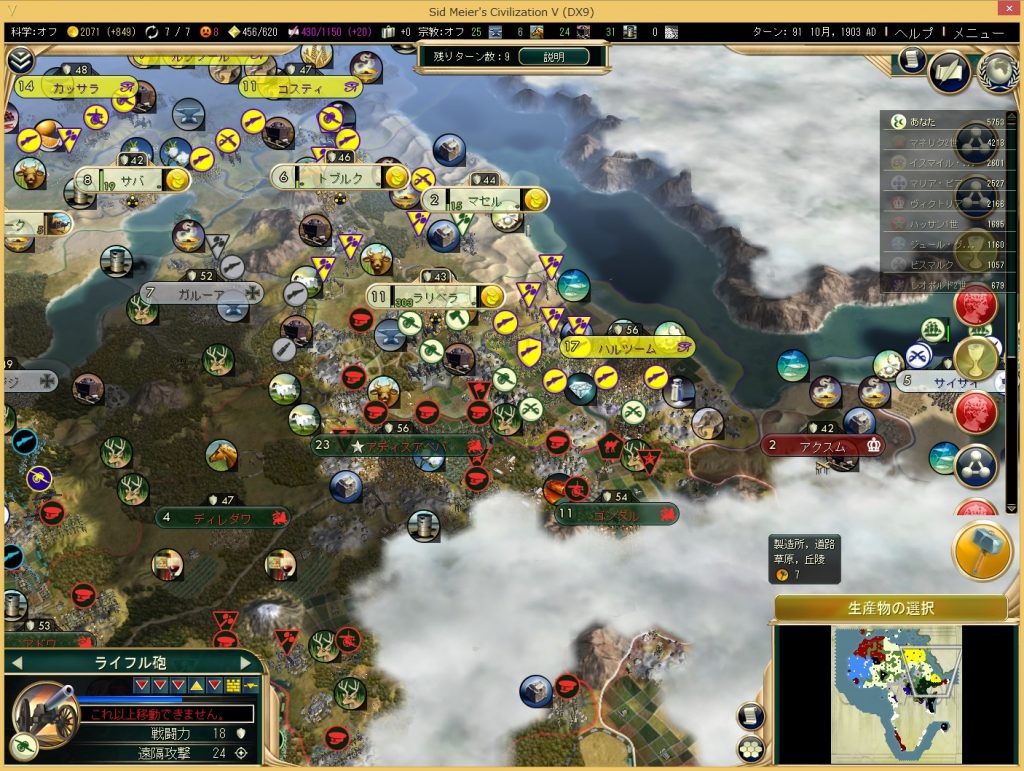Toggle the hex grid map options button
1024x771 pixels.
tap(751, 748)
